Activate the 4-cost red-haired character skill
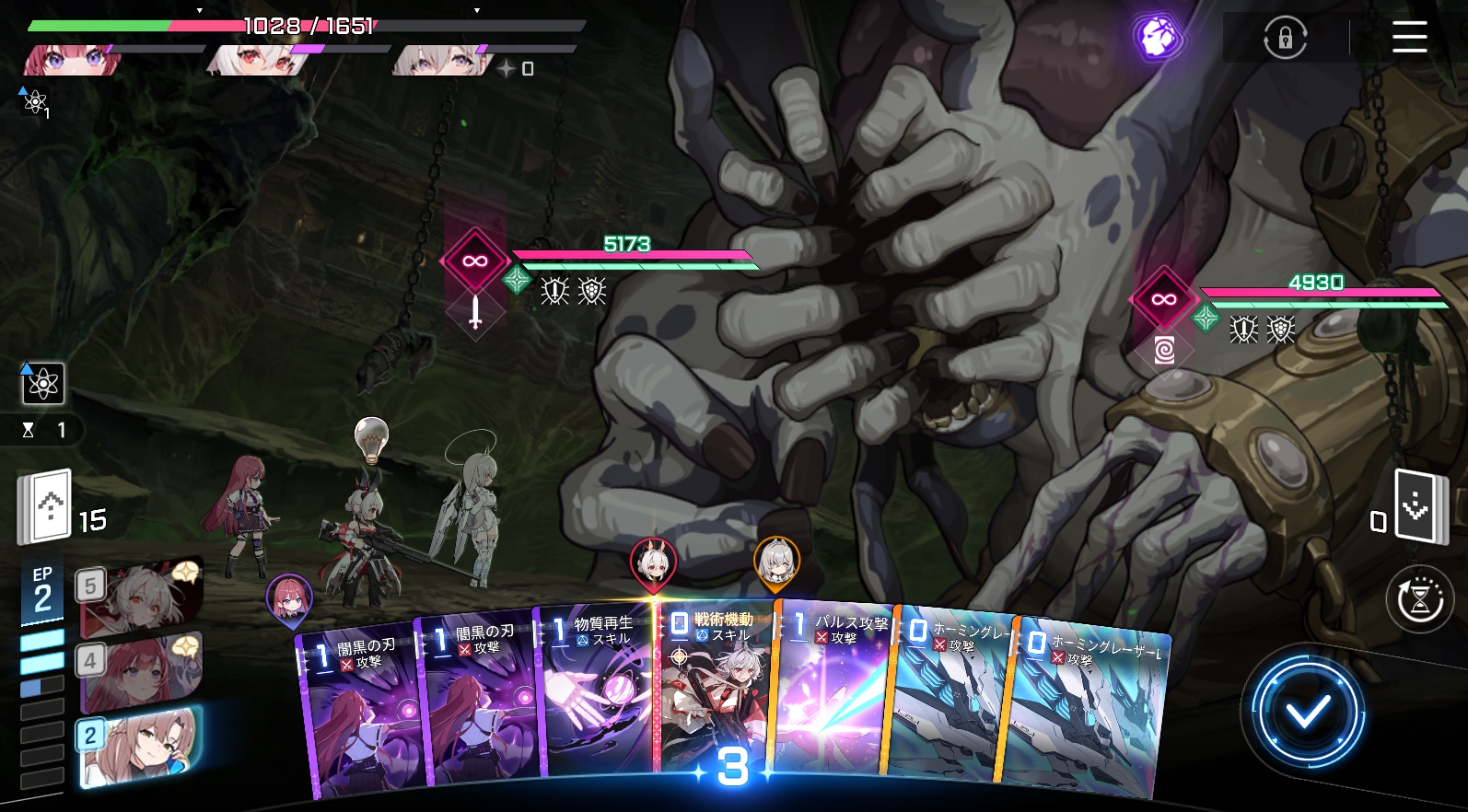The width and height of the screenshot is (1468, 812). [x=140, y=674]
